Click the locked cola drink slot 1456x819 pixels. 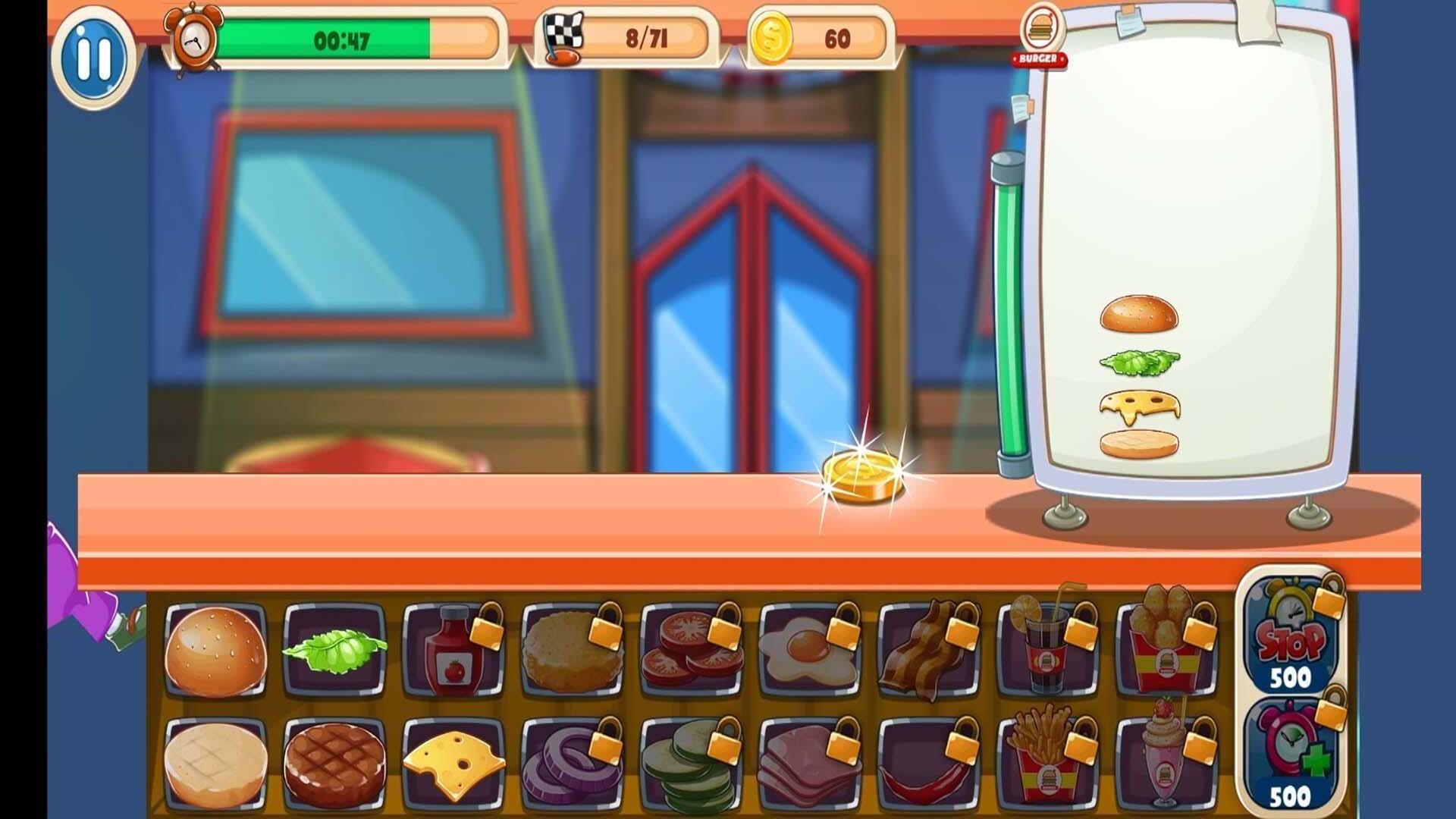(x=1047, y=649)
